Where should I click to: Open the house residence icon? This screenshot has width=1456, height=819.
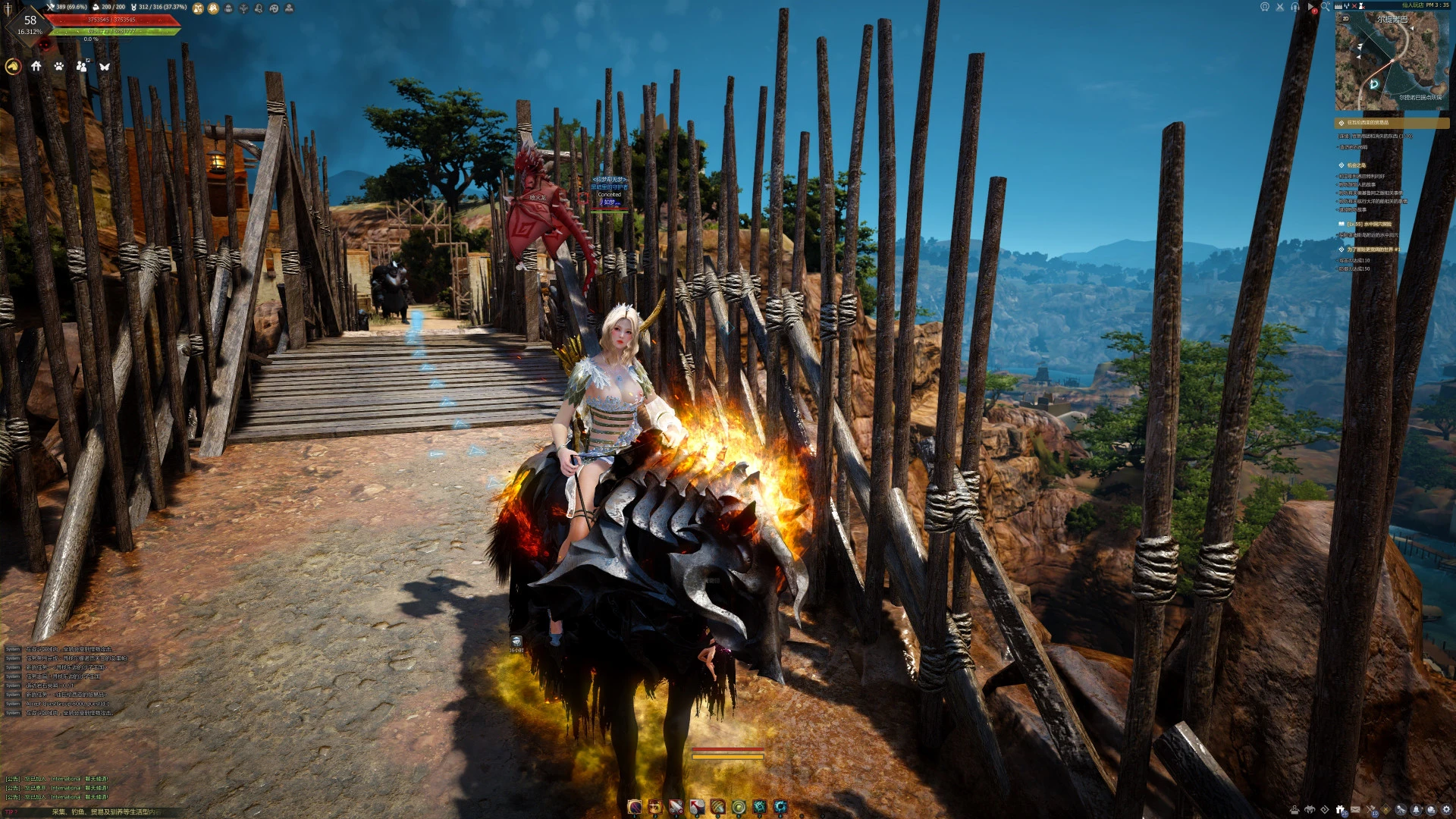pyautogui.click(x=36, y=67)
